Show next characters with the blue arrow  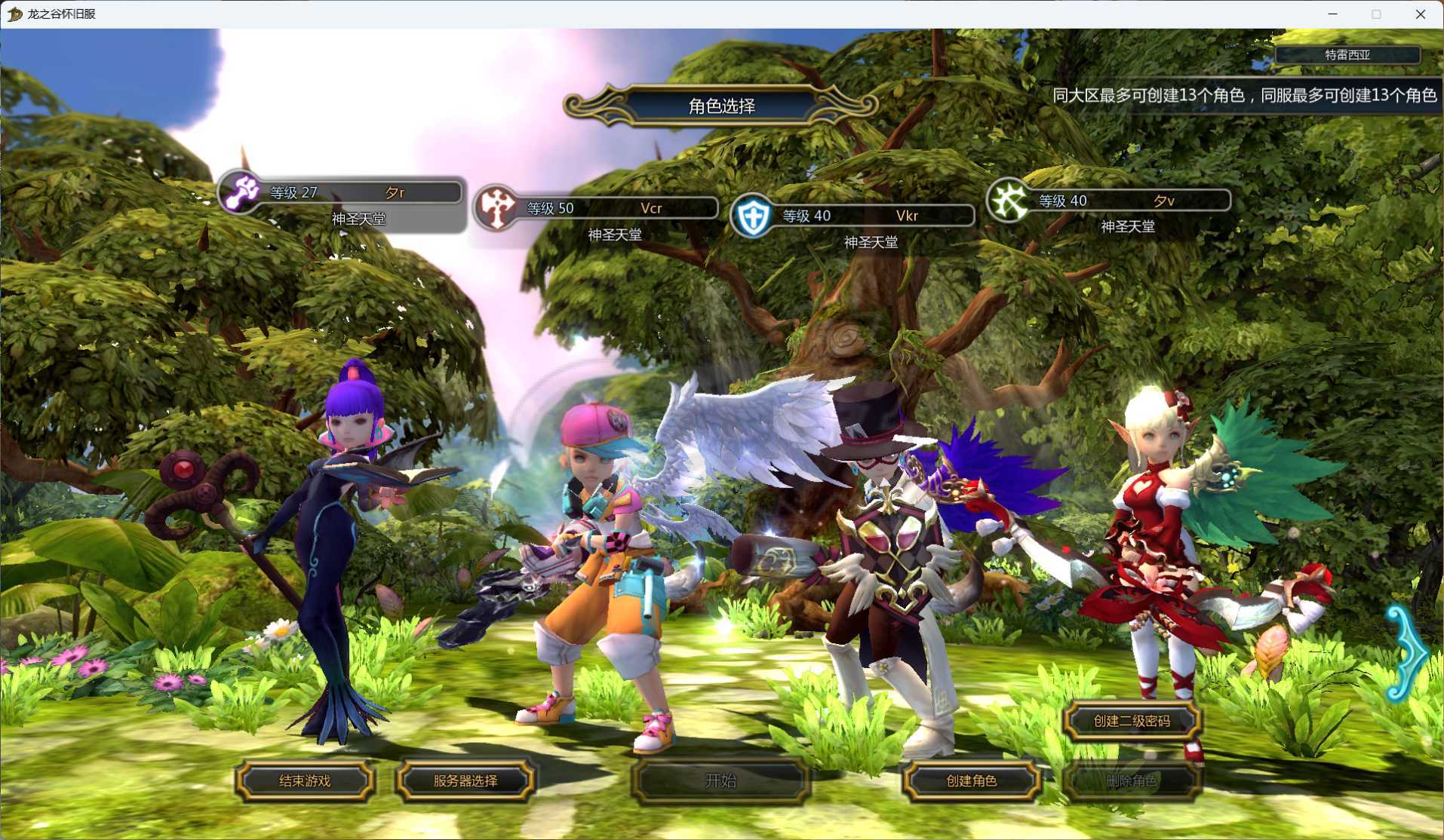(1406, 653)
